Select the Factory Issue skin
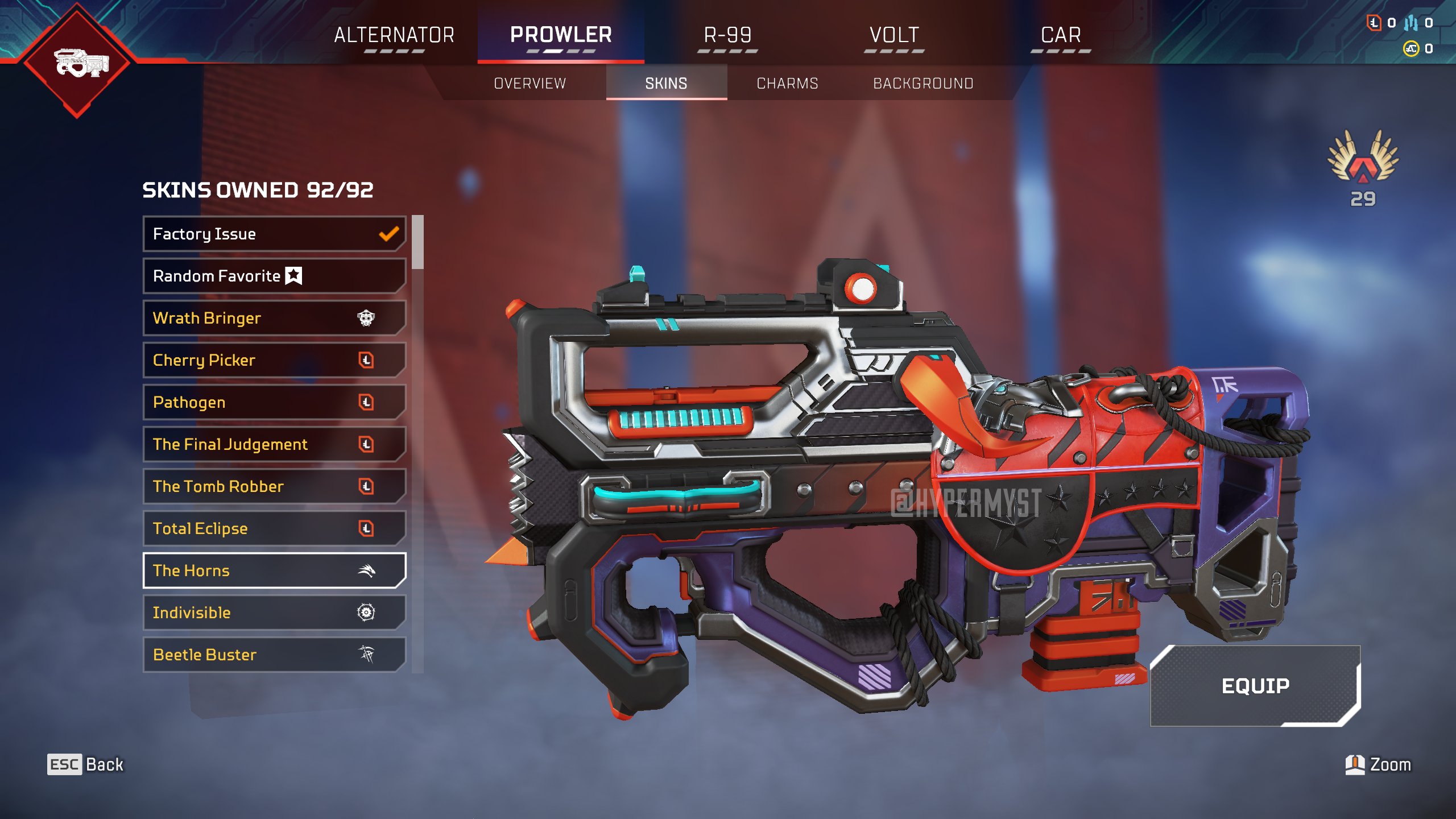 click(x=274, y=234)
